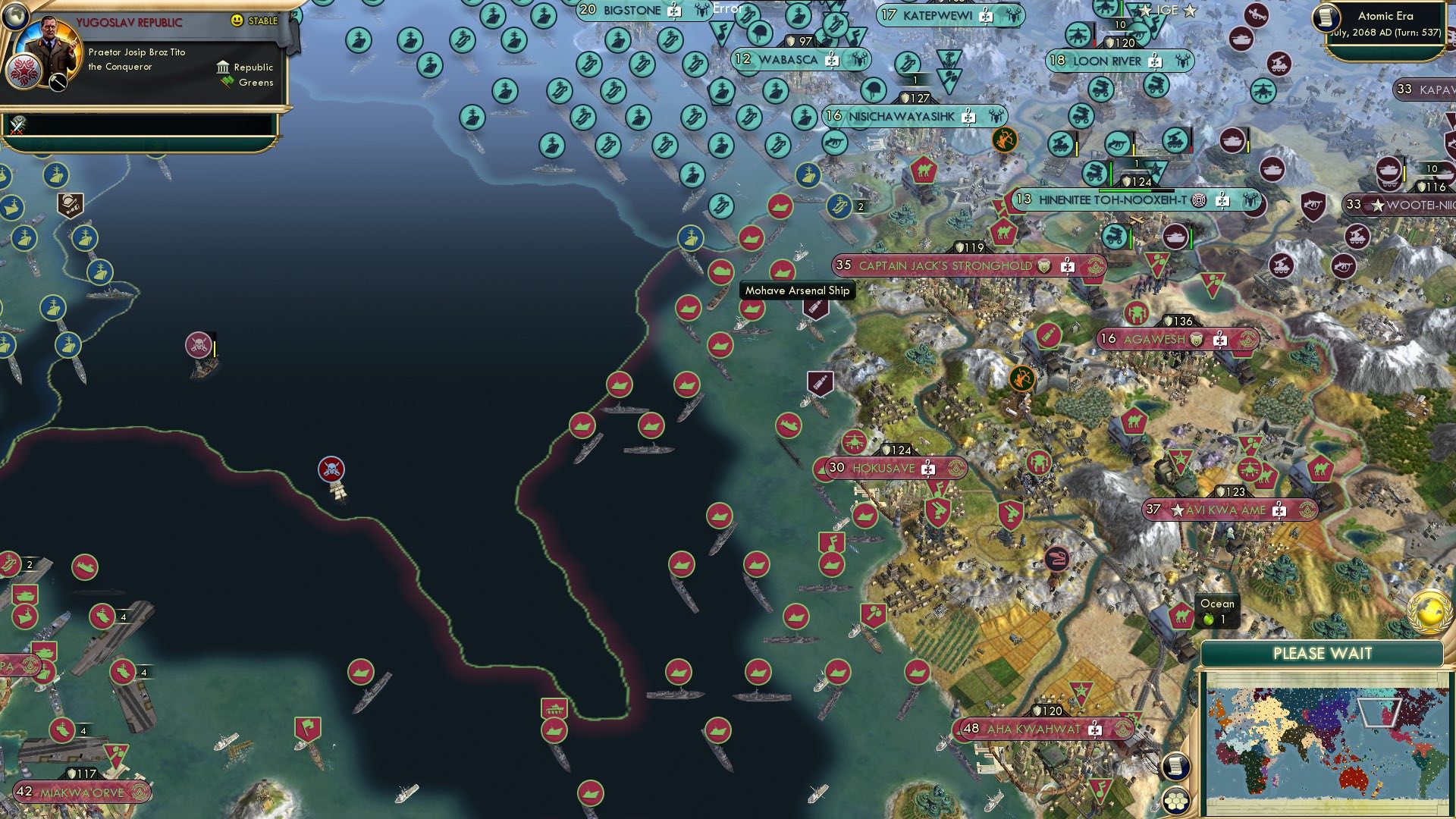This screenshot has width=1456, height=819.
Task: Click the Greens ideology flag icon
Action: (227, 82)
